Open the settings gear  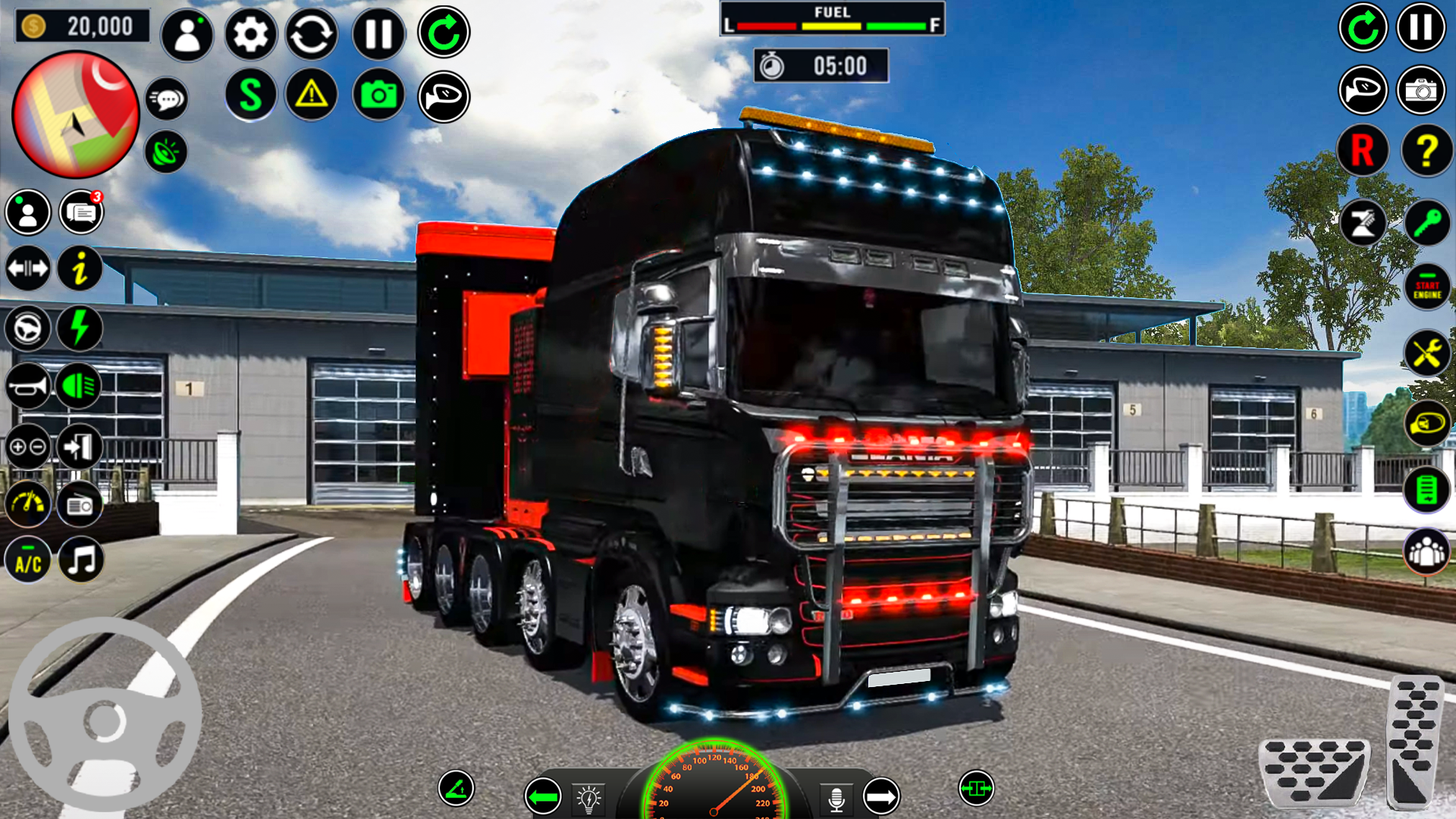pyautogui.click(x=250, y=33)
